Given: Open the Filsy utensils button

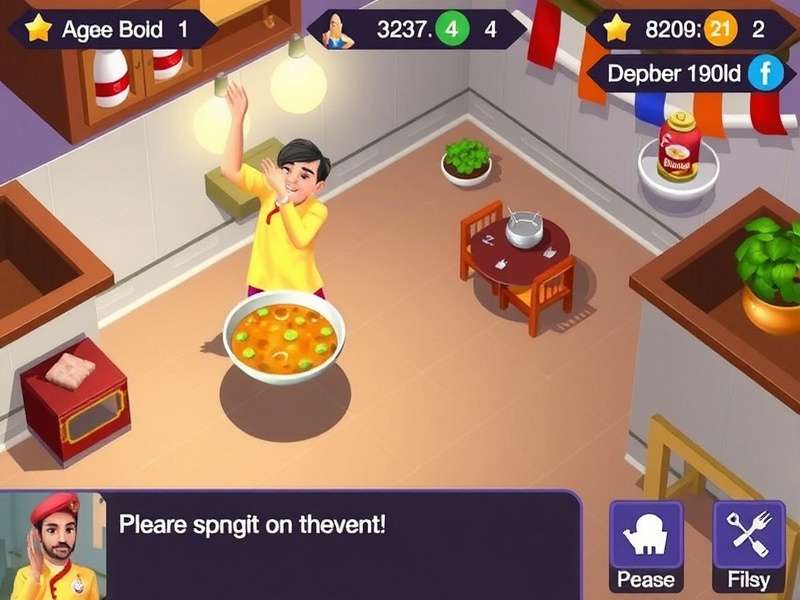Looking at the screenshot, I should pos(748,545).
